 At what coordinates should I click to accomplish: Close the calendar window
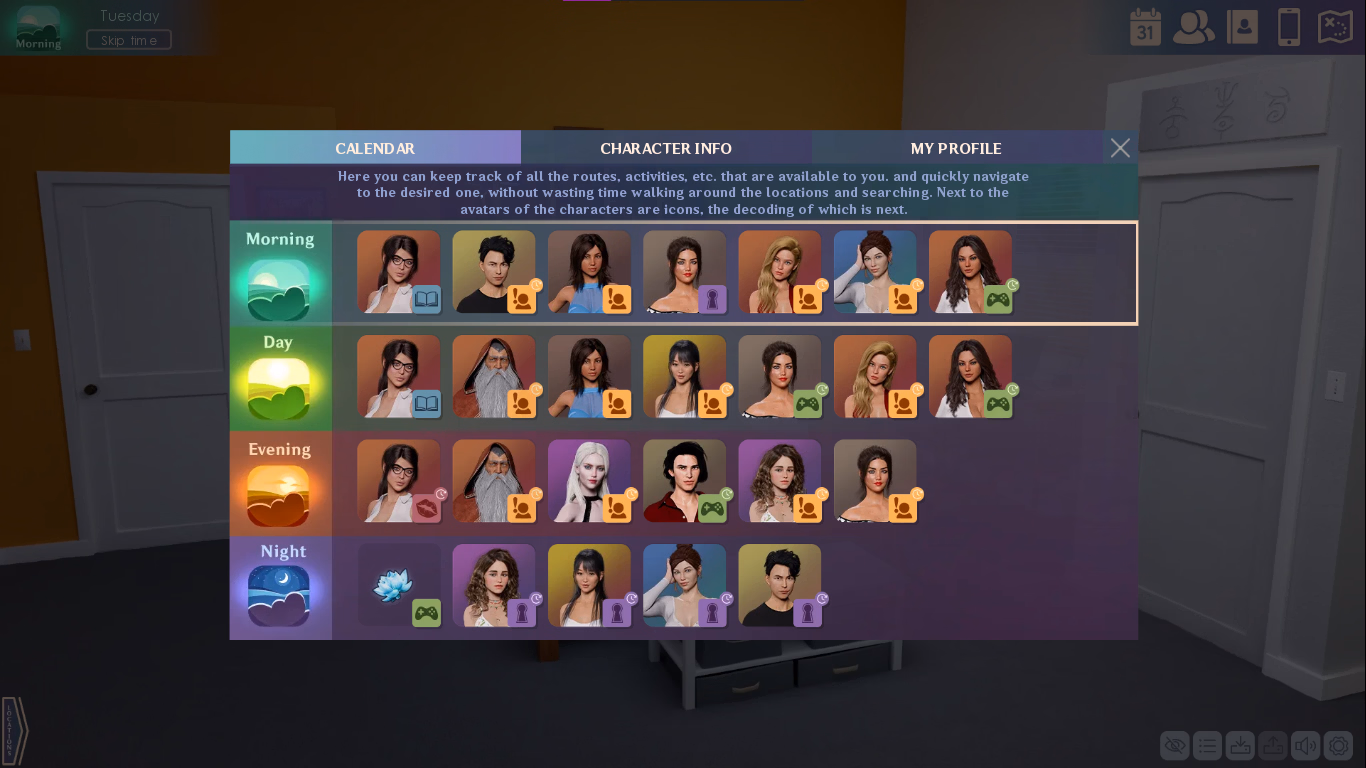point(1120,148)
